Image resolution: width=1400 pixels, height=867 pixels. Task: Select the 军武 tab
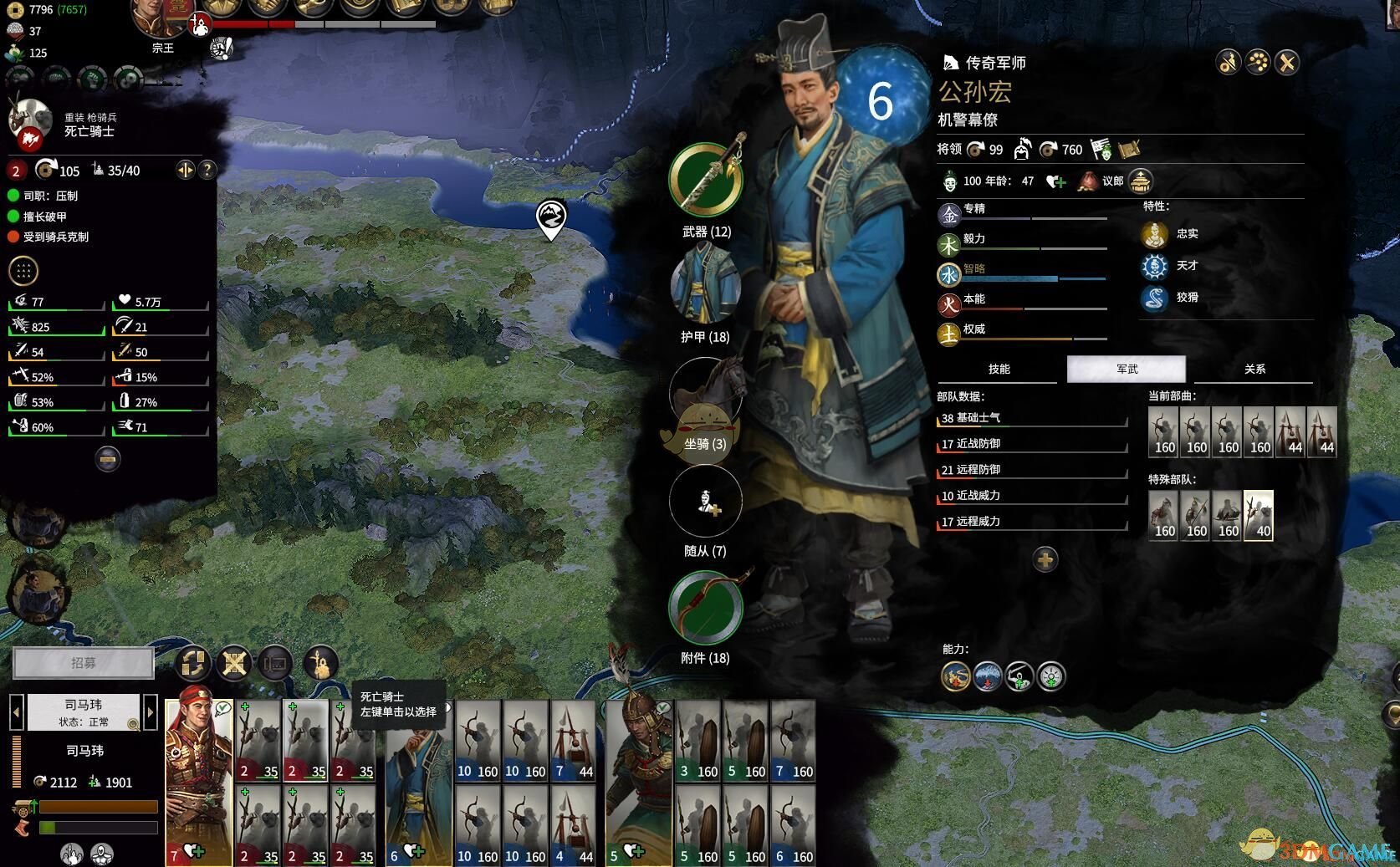[x=1127, y=369]
